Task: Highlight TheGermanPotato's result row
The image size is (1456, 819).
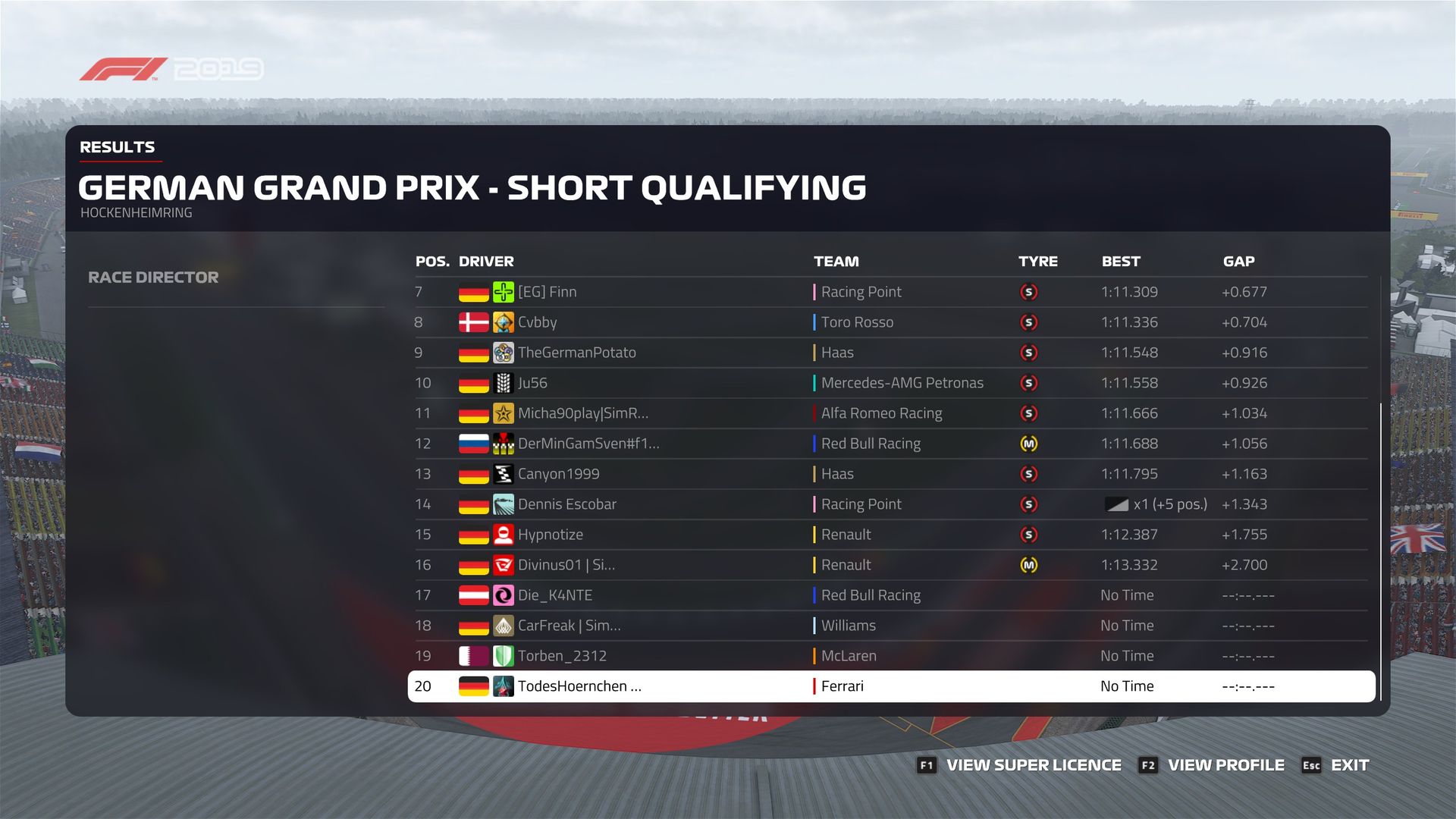Action: point(576,353)
